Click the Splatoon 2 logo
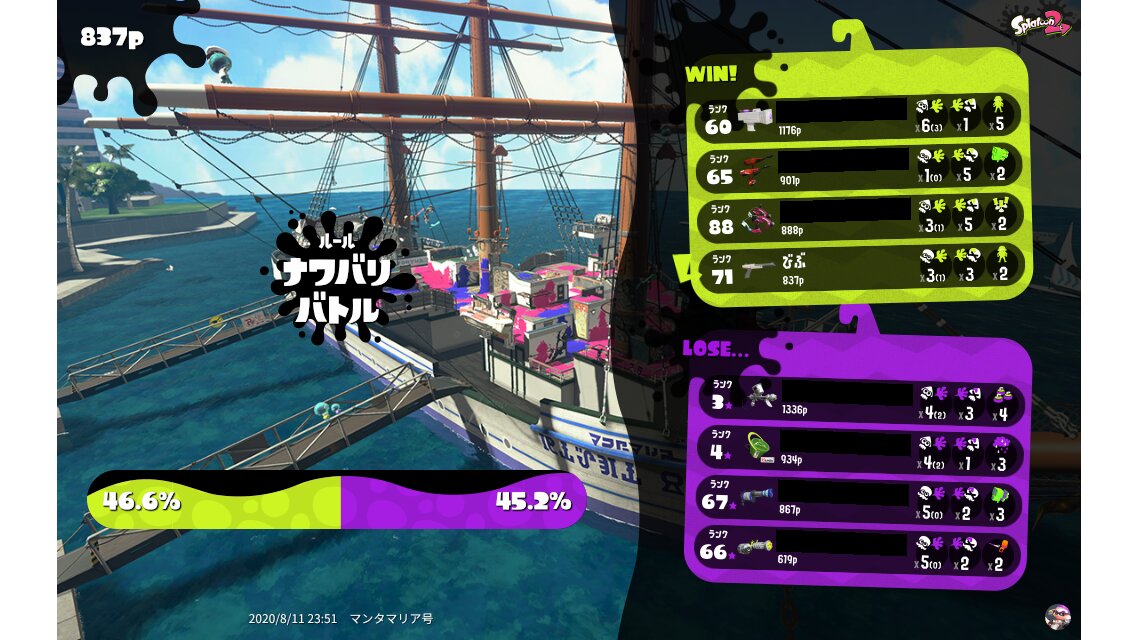 1041,23
